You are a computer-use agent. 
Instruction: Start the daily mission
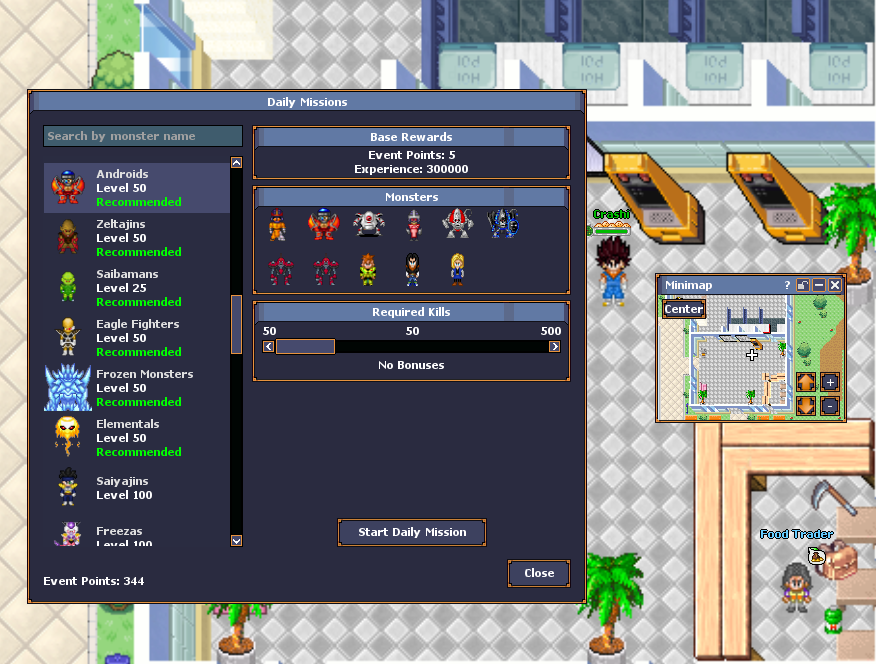[412, 532]
